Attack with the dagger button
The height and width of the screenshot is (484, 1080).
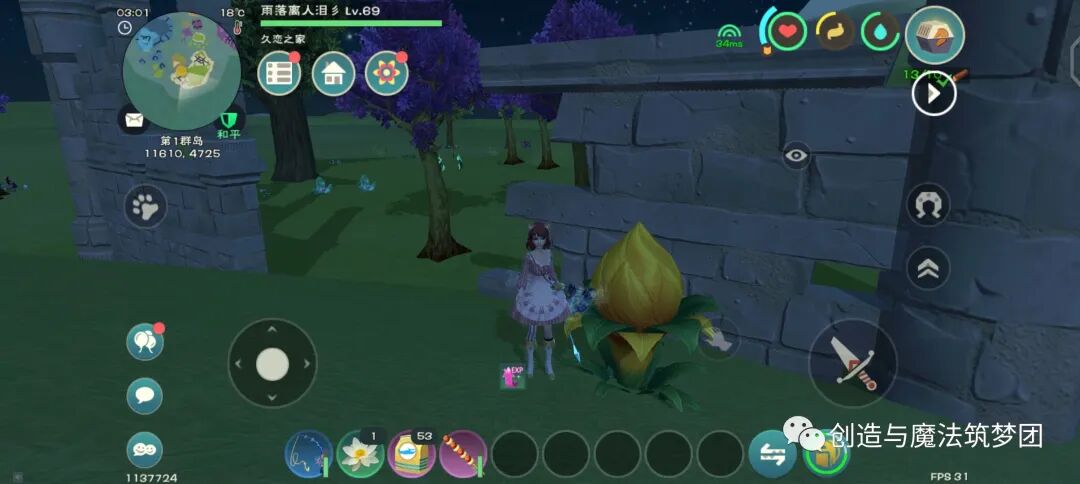(x=852, y=363)
